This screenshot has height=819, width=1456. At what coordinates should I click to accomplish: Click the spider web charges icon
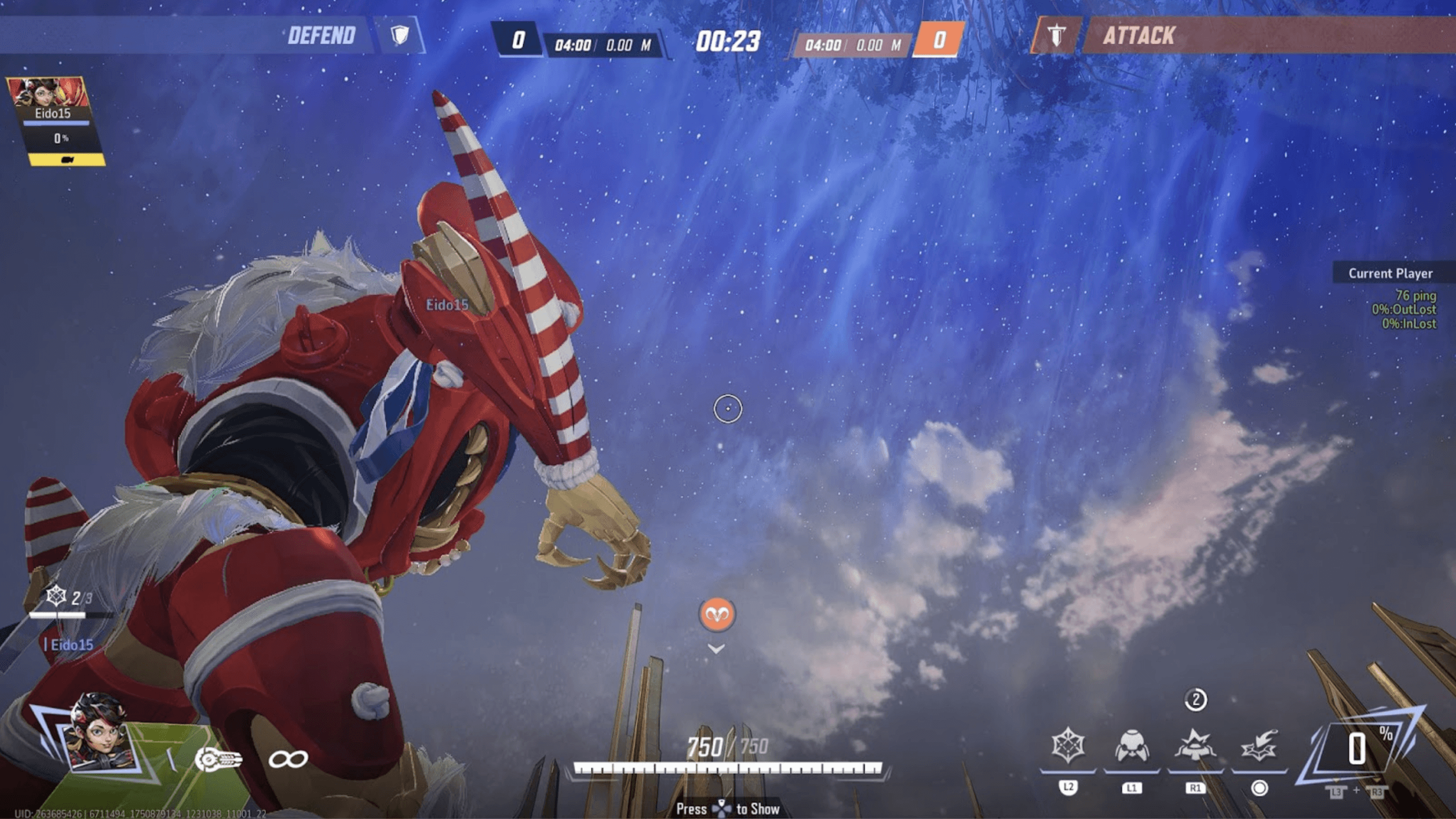(56, 596)
